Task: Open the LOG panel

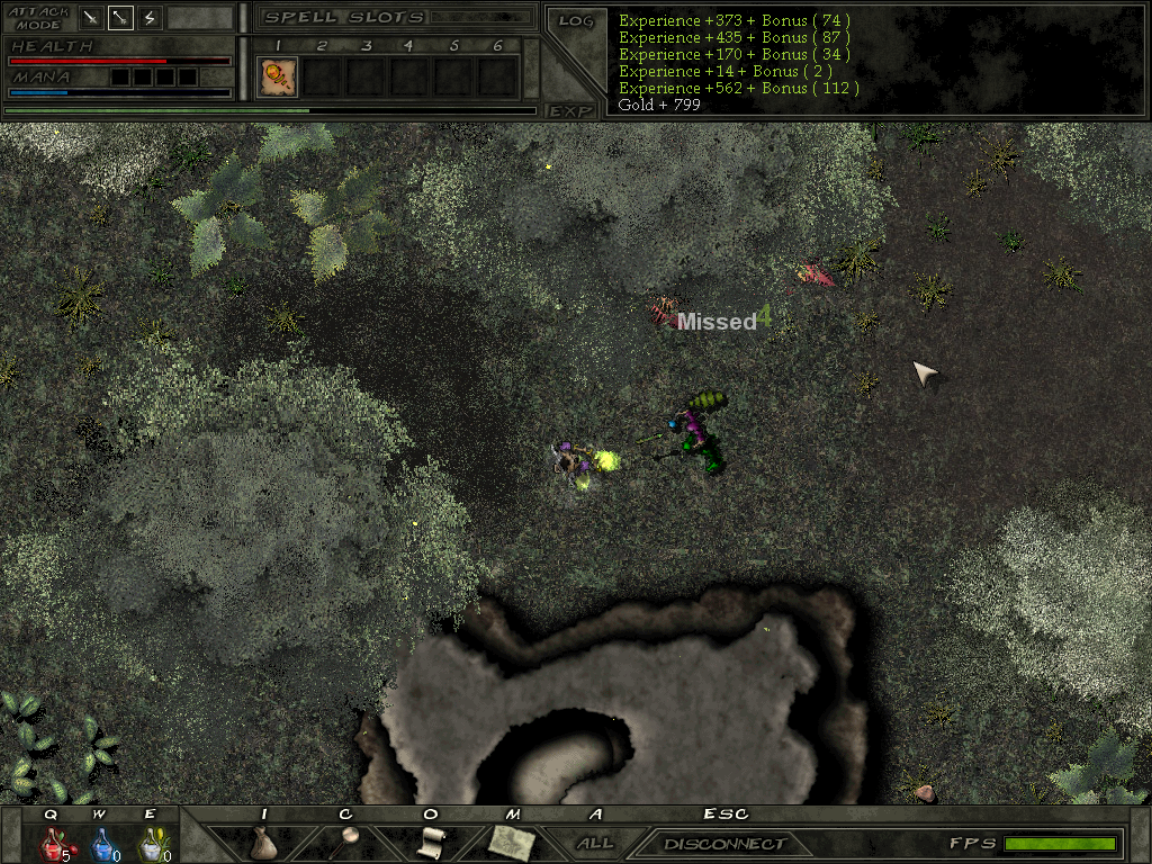Action: click(576, 20)
